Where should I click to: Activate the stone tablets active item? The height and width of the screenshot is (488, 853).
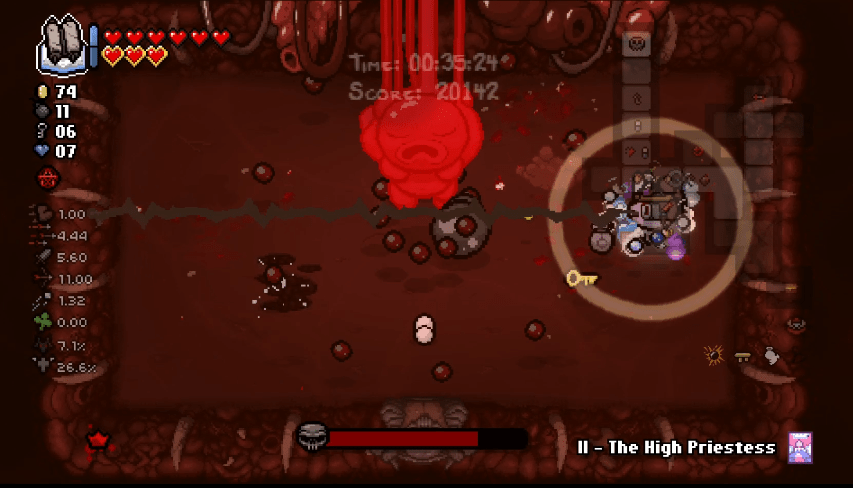pos(64,45)
